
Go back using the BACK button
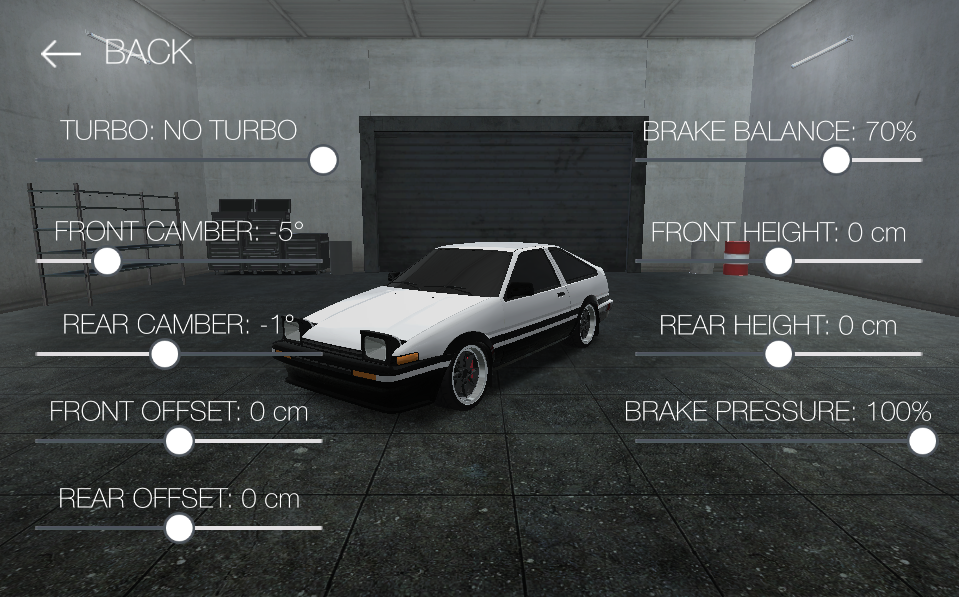pyautogui.click(x=116, y=52)
